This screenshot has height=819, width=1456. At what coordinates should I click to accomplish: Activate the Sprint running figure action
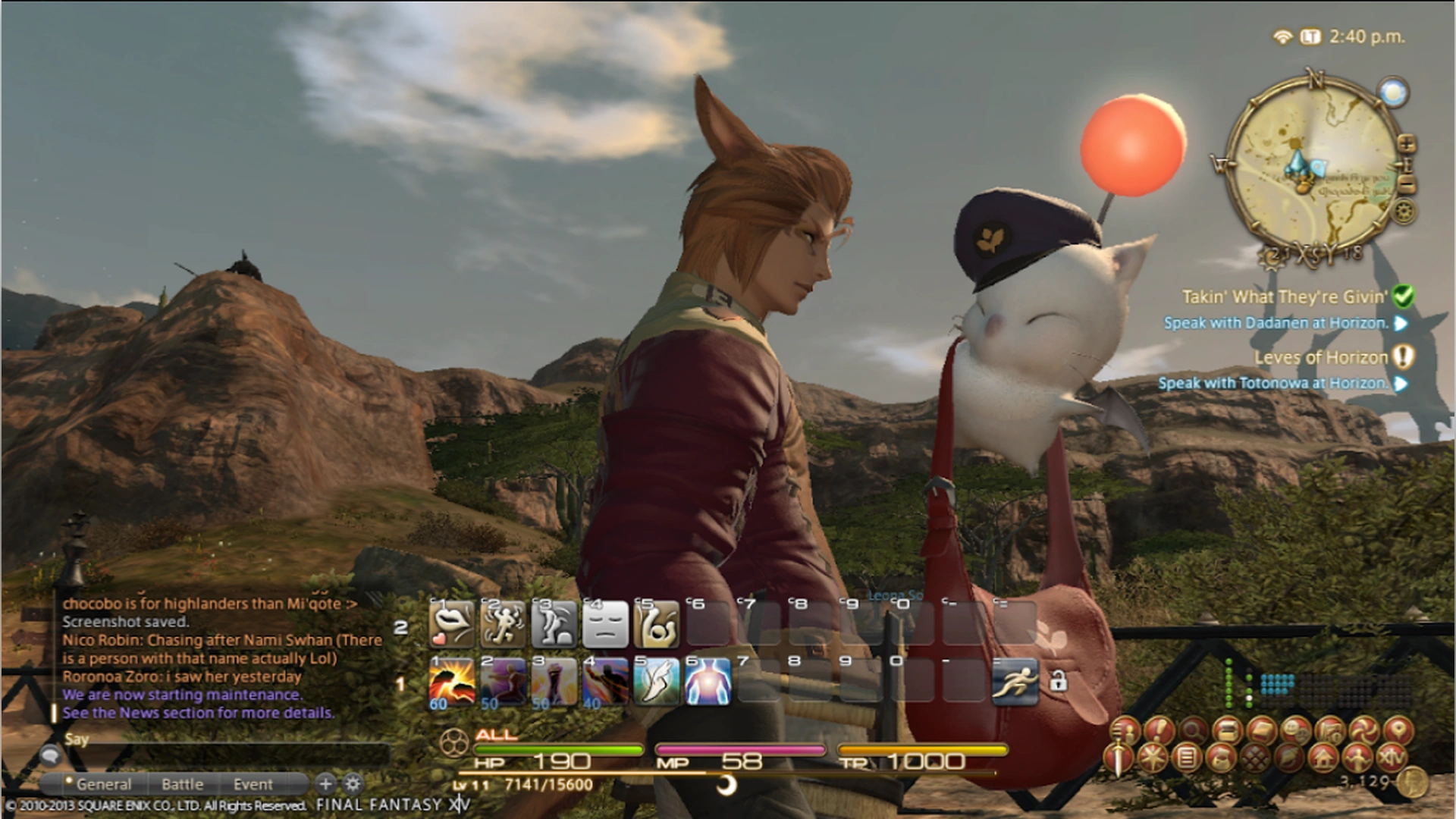point(1015,680)
